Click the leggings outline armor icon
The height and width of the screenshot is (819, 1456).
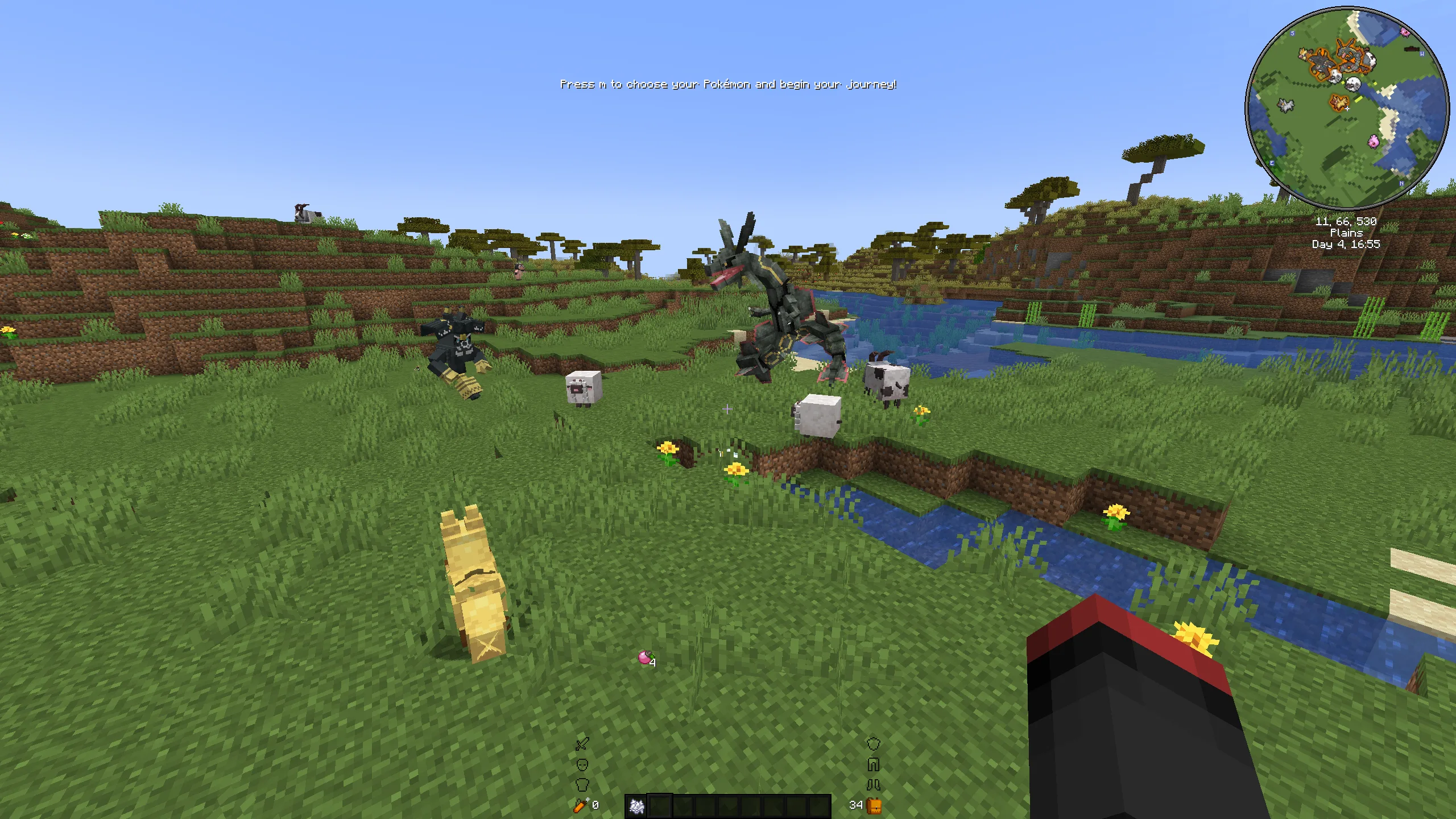(873, 764)
